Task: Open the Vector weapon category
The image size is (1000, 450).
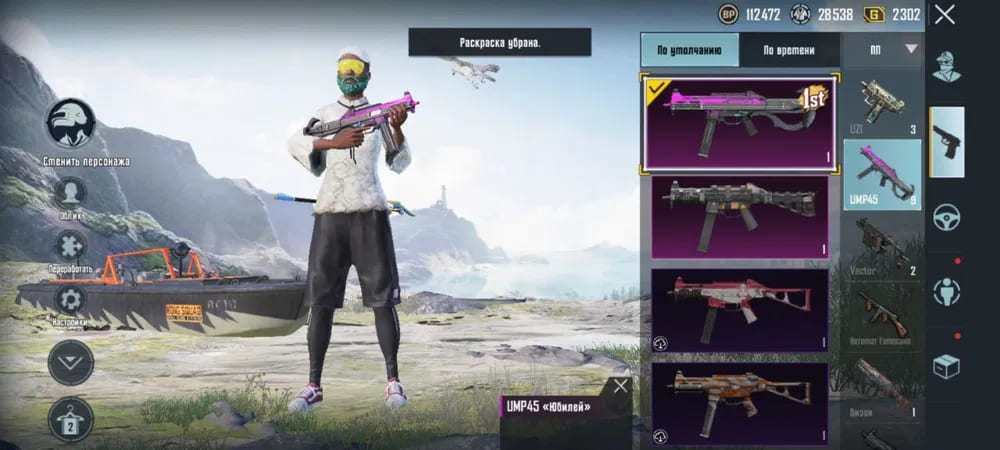Action: [x=882, y=245]
